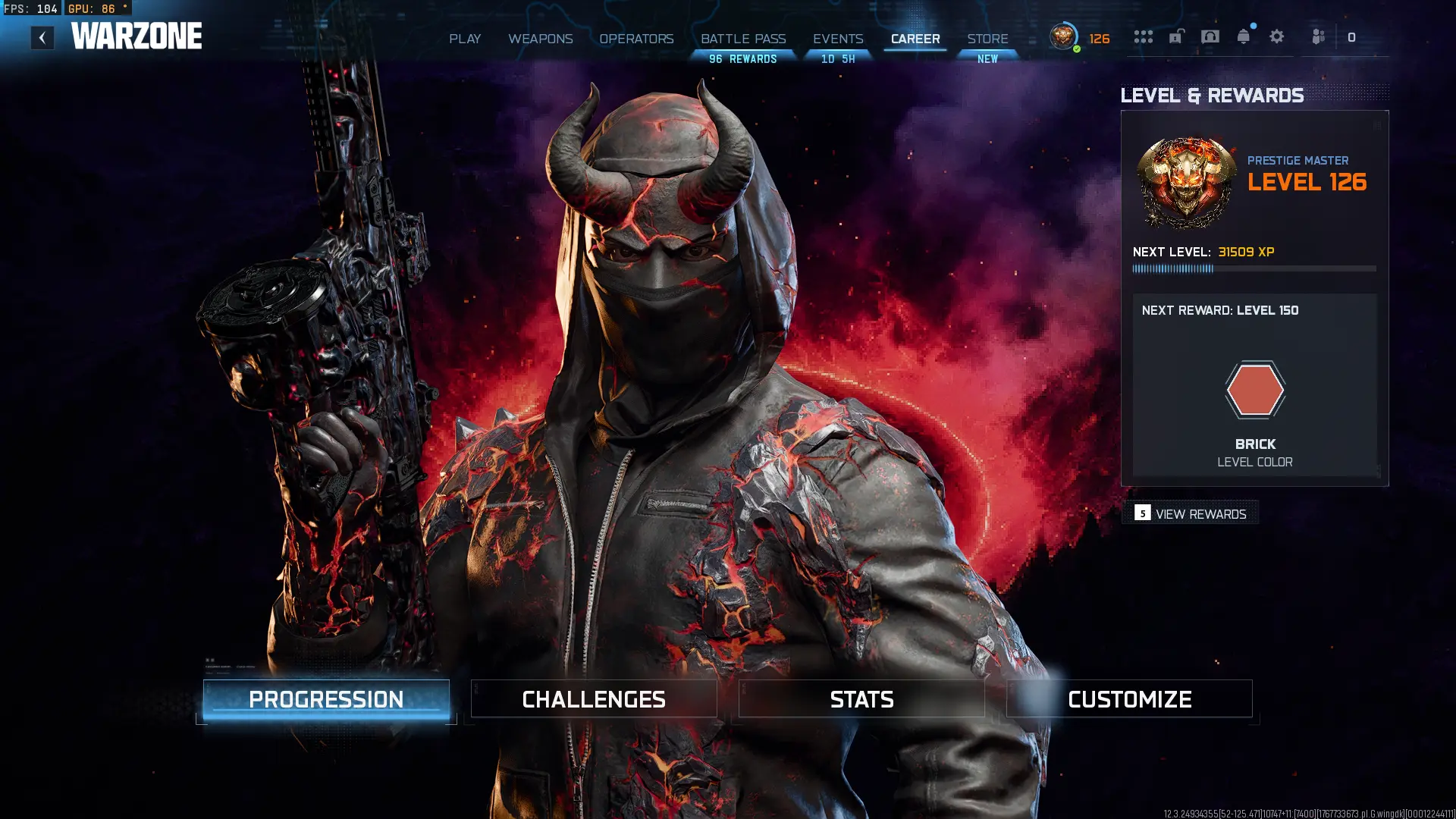Screen dimensions: 1456x819
Task: Switch to the PLAY tab
Action: [464, 39]
